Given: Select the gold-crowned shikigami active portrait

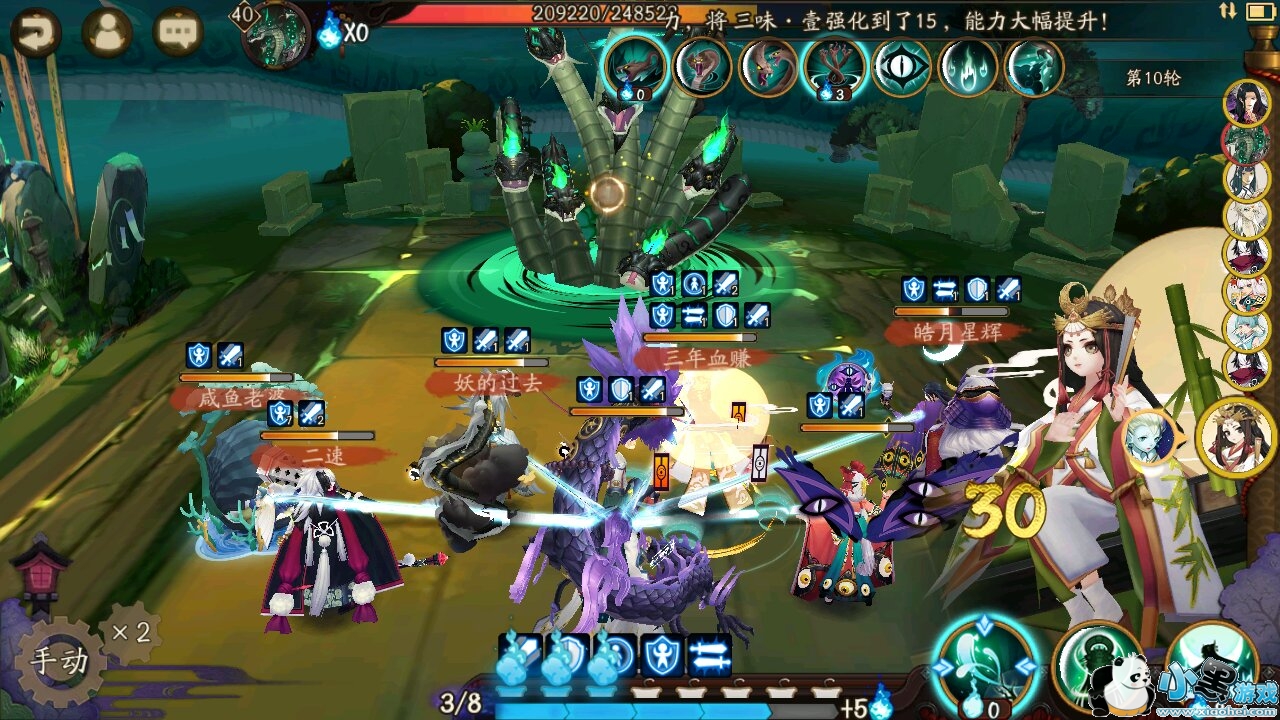Looking at the screenshot, I should tap(1236, 437).
